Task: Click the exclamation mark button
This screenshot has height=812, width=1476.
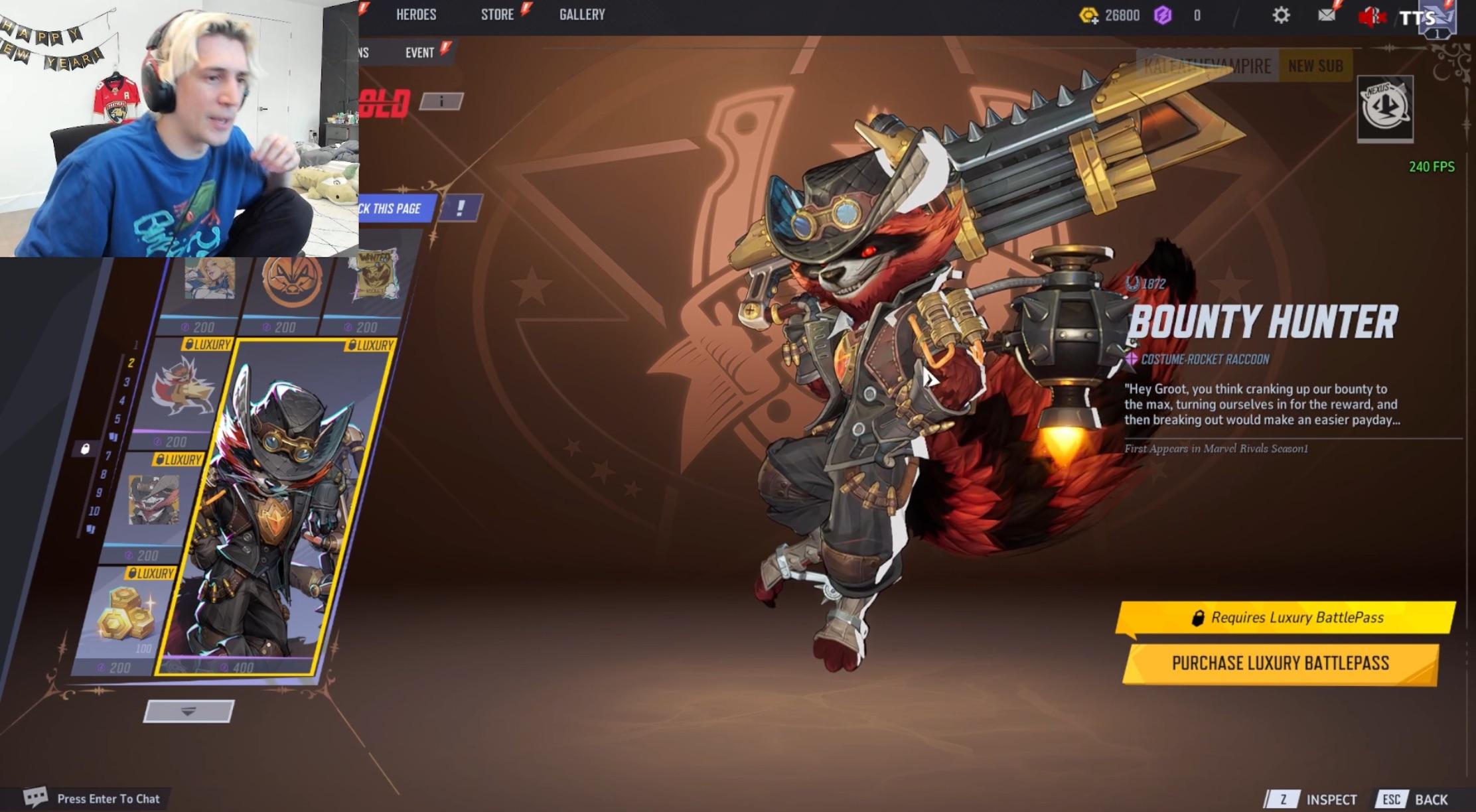Action: pyautogui.click(x=460, y=208)
